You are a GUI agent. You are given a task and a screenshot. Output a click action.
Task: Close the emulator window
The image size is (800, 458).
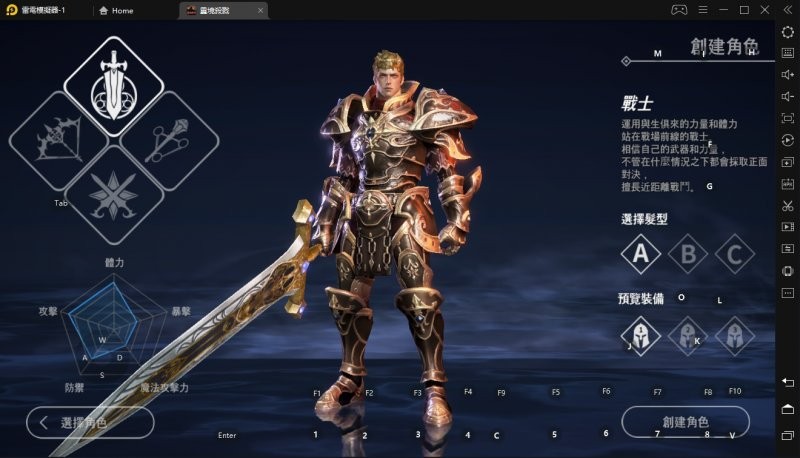(765, 10)
